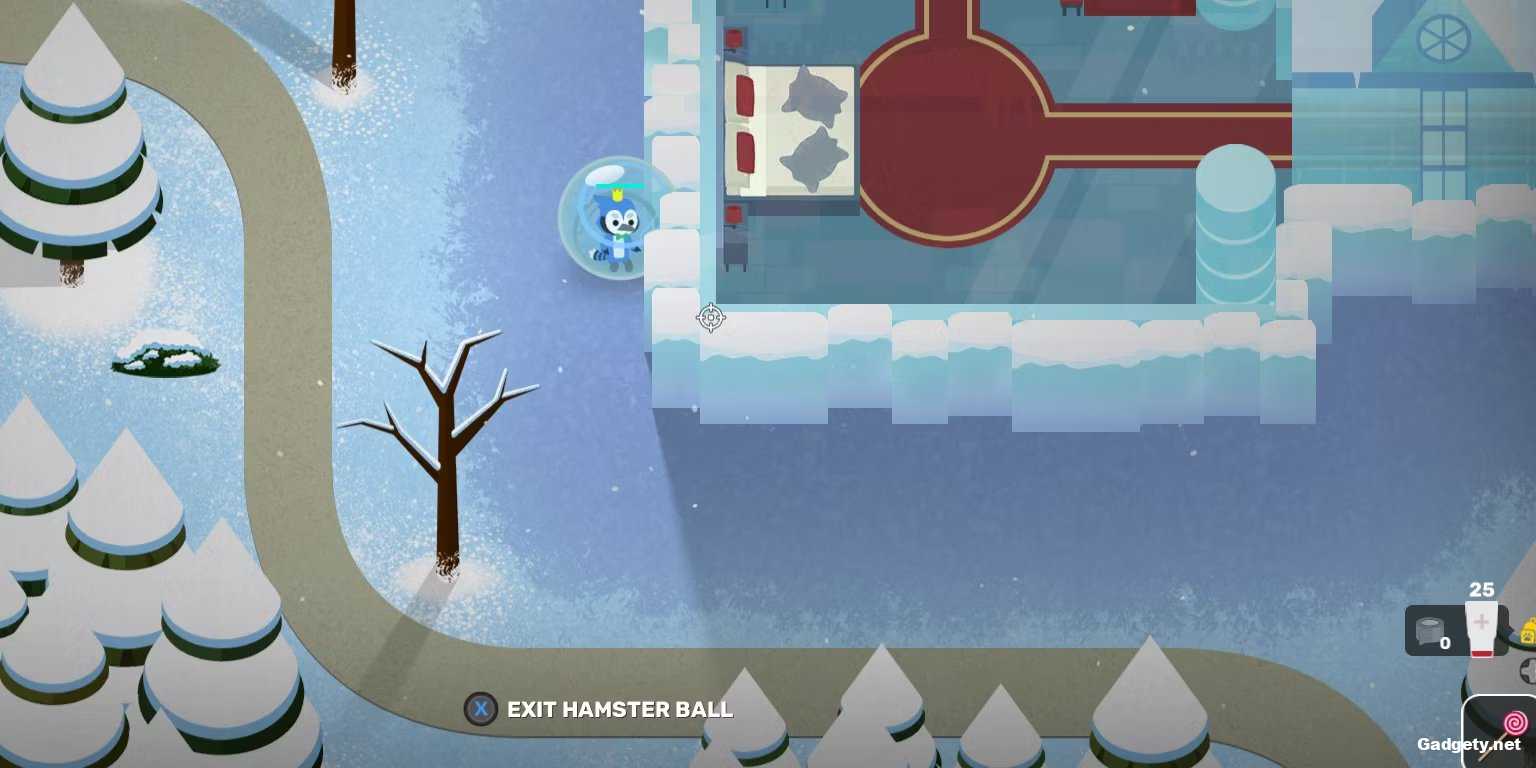Click the blue X button prompt icon
The width and height of the screenshot is (1536, 768).
point(481,709)
